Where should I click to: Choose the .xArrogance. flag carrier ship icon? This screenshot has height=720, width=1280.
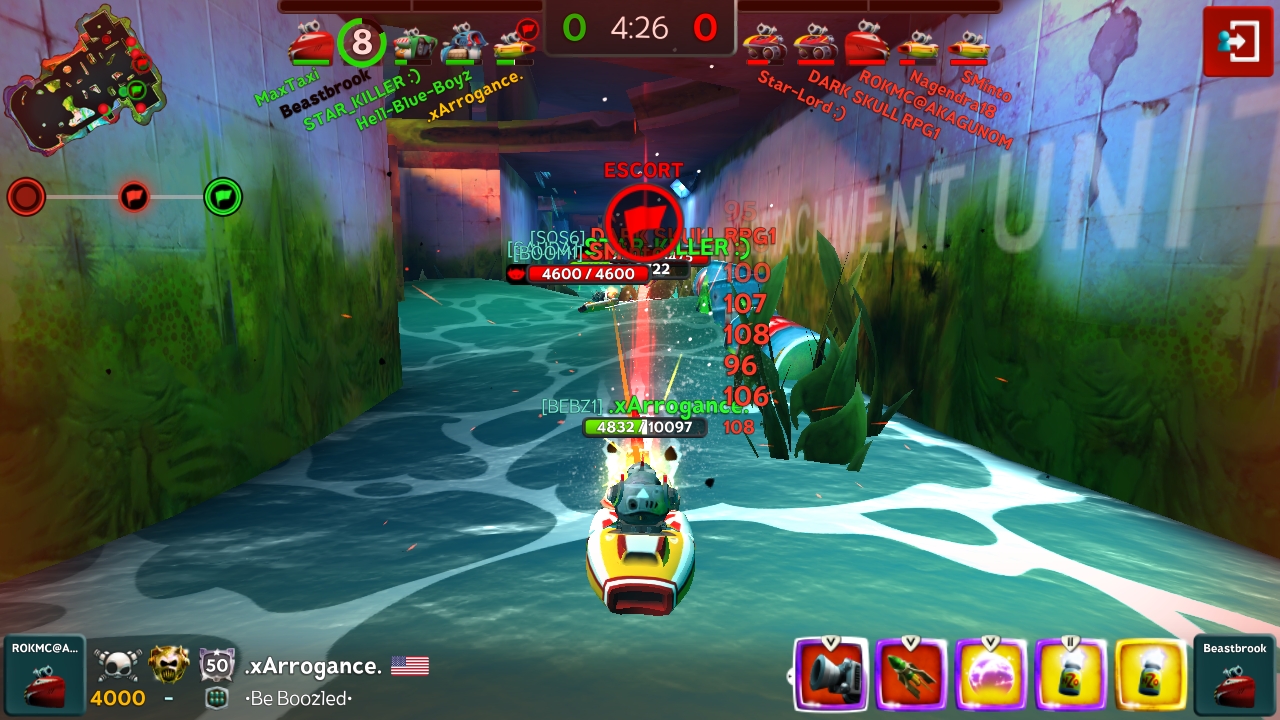515,43
